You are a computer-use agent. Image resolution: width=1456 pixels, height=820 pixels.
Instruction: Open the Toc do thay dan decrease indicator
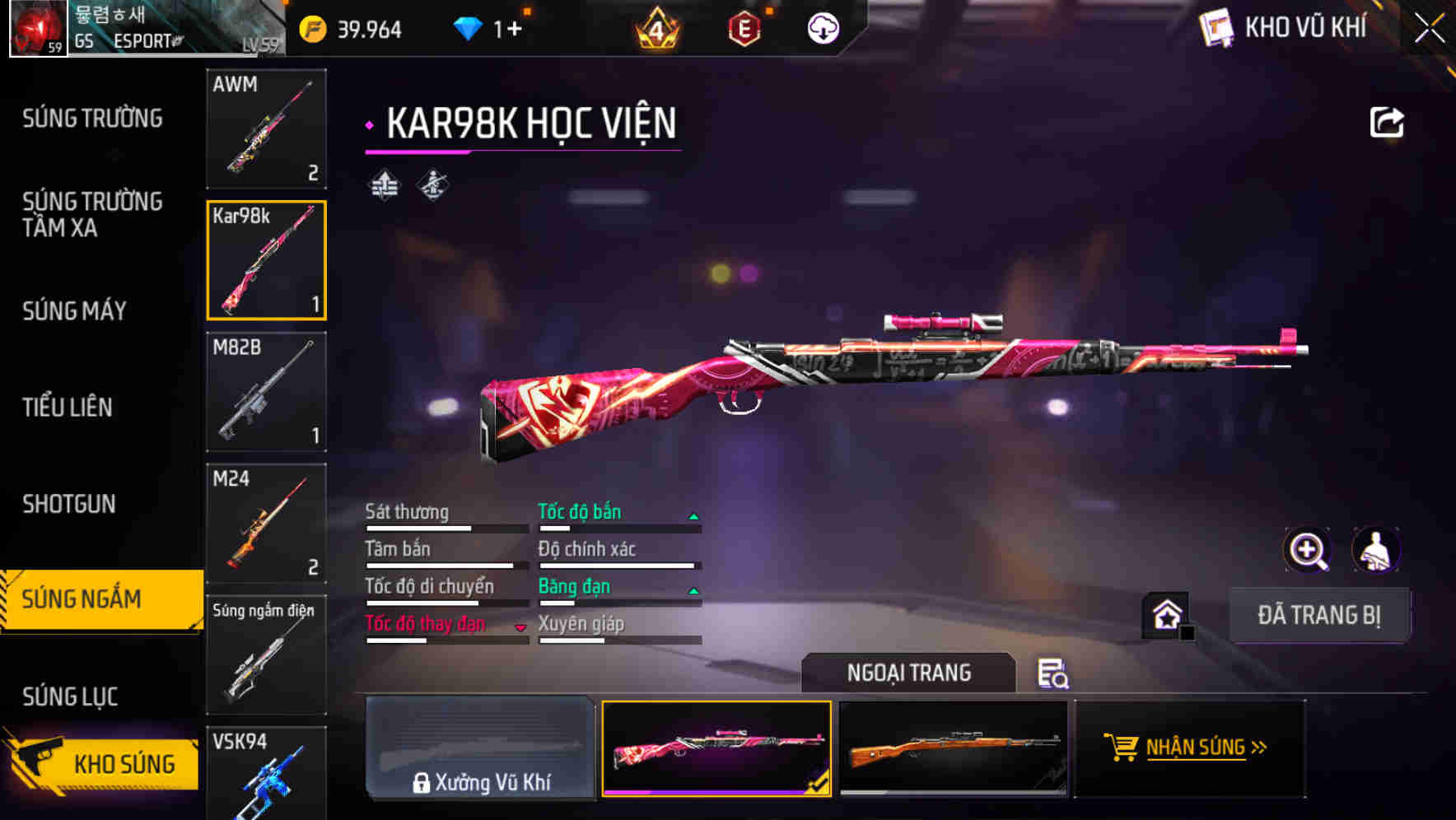pyautogui.click(x=521, y=626)
